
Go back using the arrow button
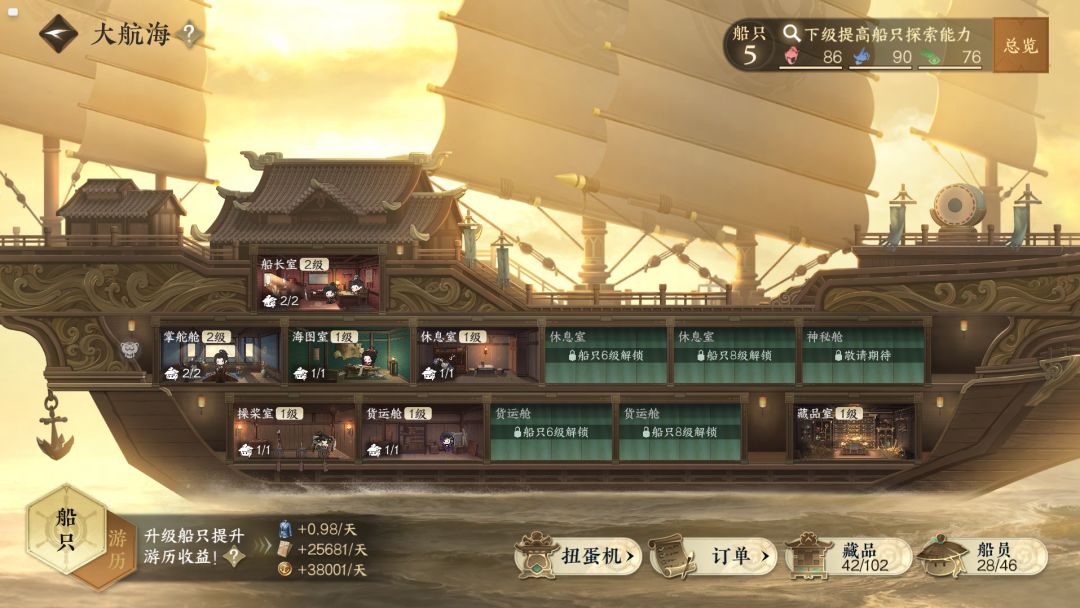point(58,34)
